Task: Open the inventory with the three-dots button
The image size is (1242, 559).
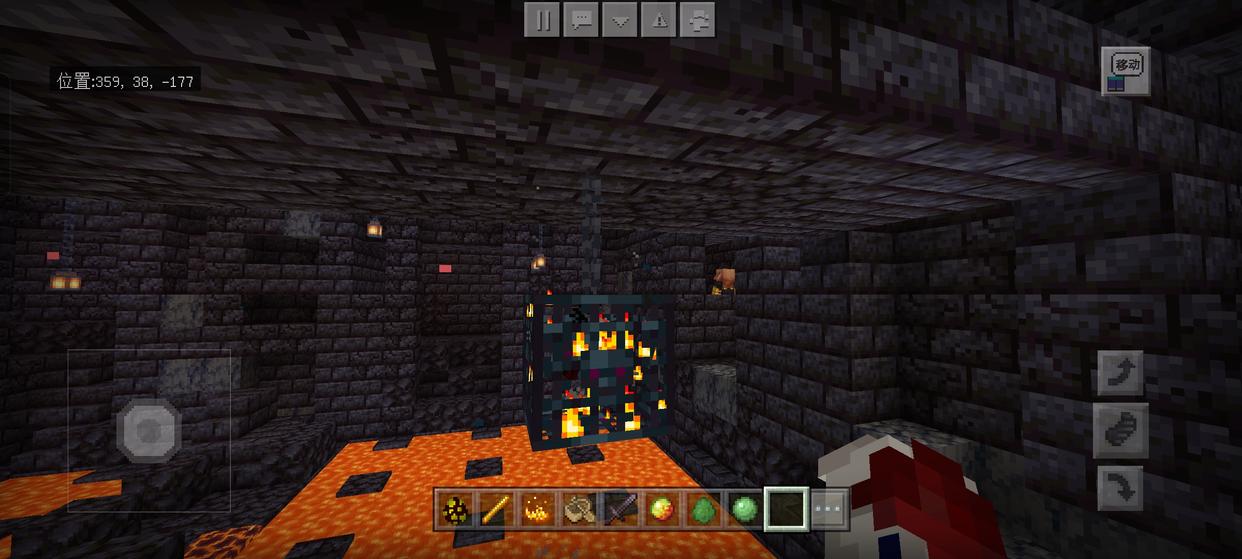Action: pyautogui.click(x=829, y=510)
